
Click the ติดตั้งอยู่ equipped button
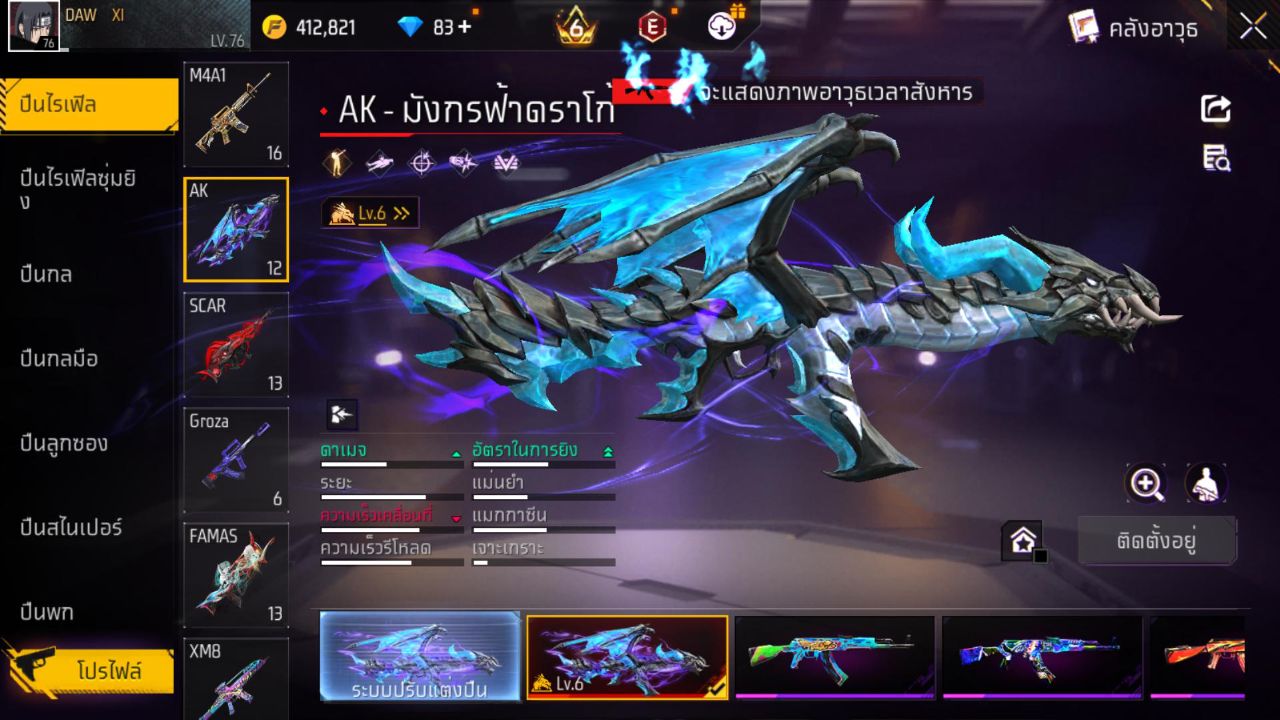pos(1157,541)
